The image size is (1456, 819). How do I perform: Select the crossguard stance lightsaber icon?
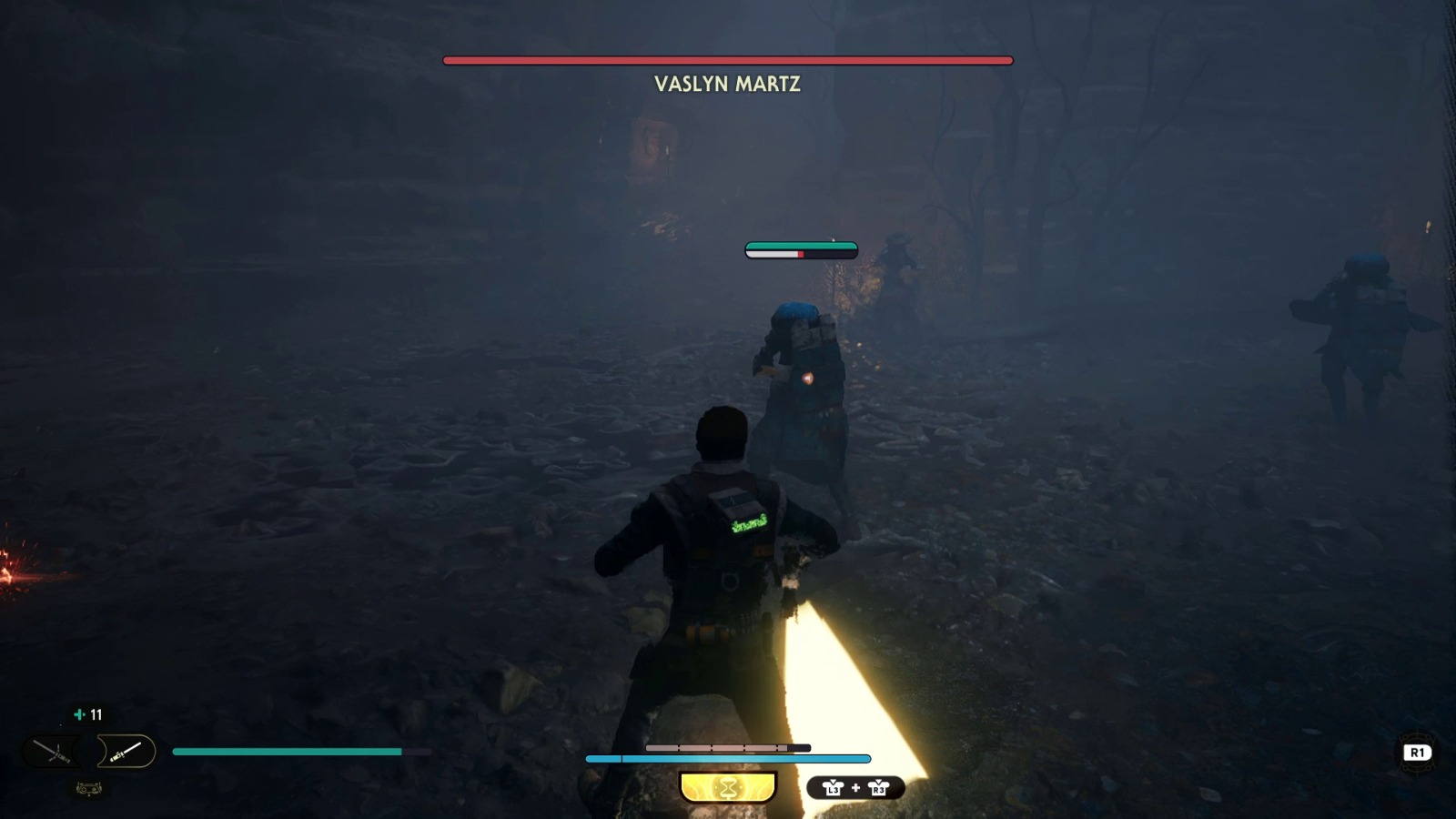(x=52, y=751)
